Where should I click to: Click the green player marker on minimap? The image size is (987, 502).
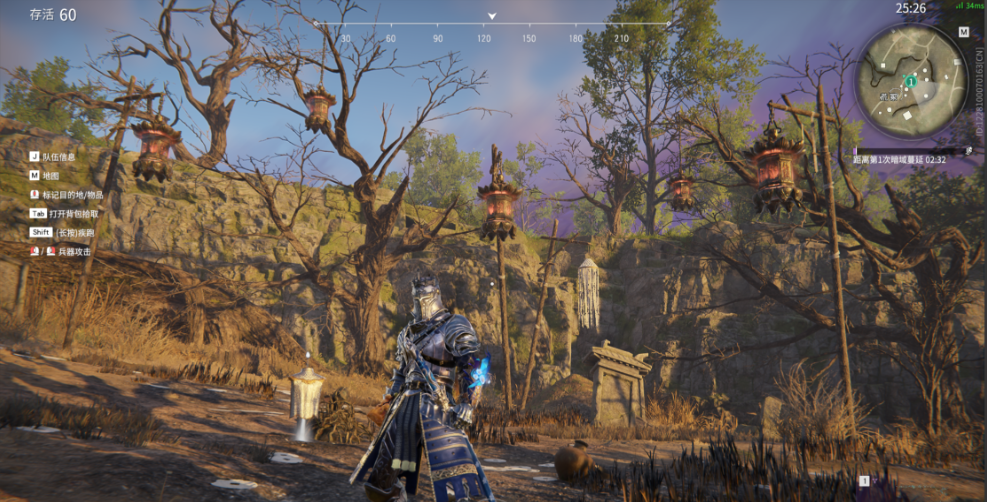click(x=911, y=80)
